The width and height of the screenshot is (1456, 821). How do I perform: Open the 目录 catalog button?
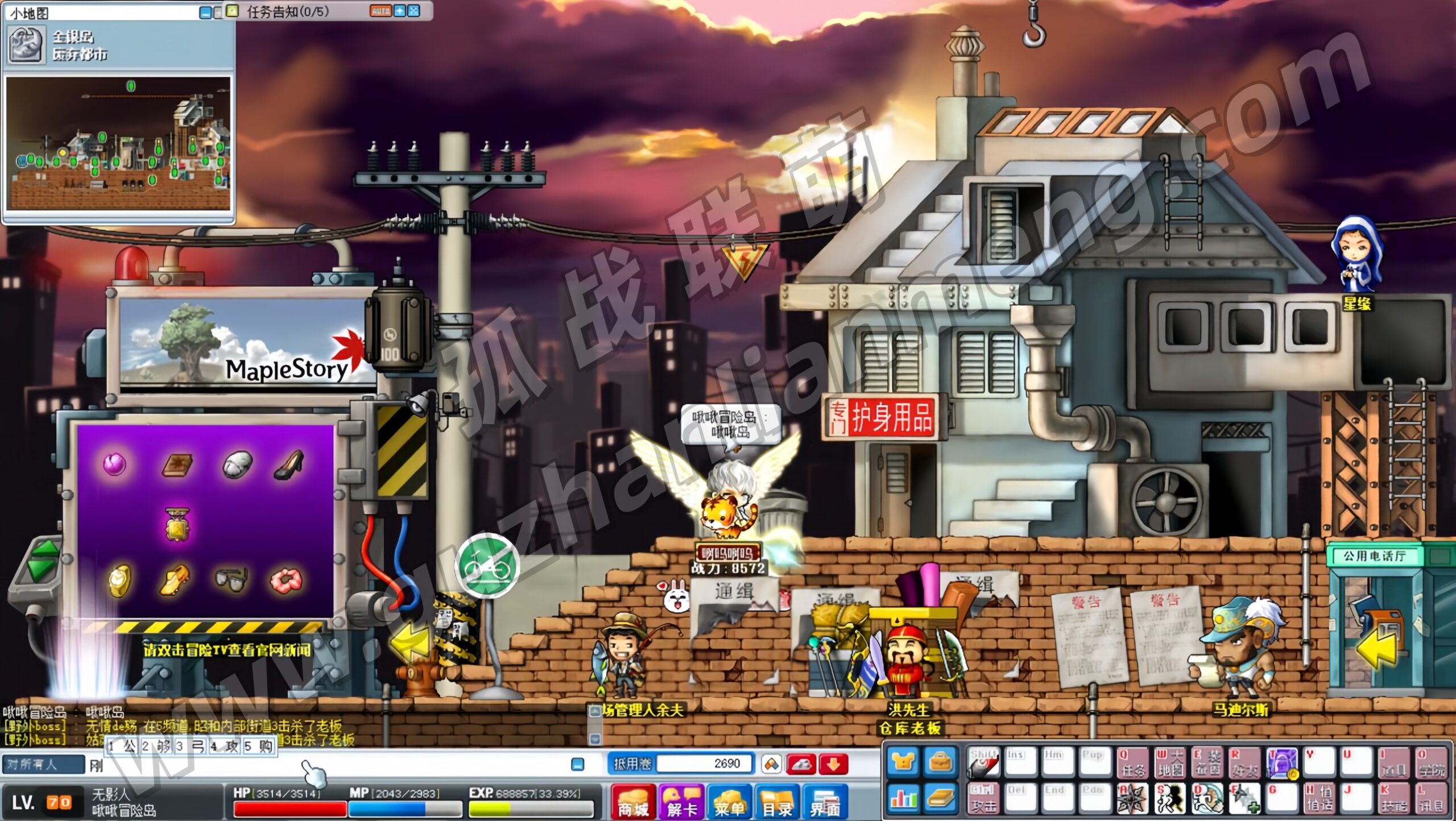[777, 801]
